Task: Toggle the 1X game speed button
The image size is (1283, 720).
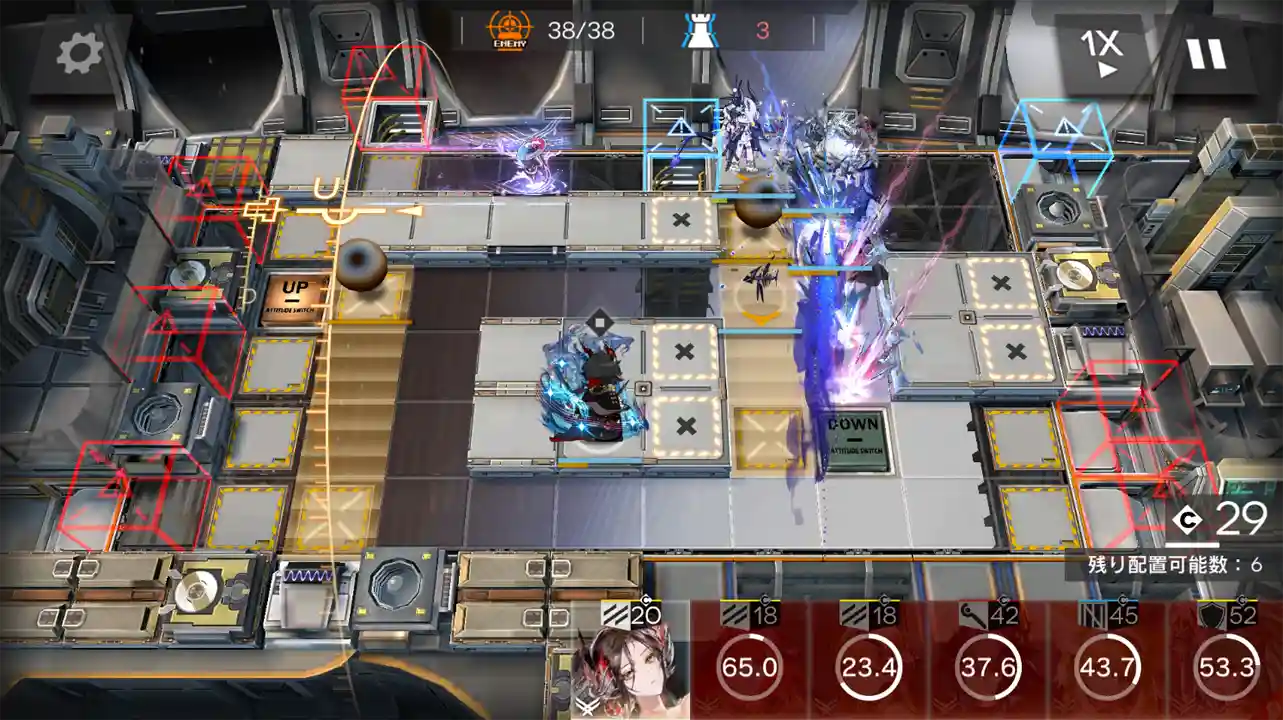Action: coord(1100,53)
